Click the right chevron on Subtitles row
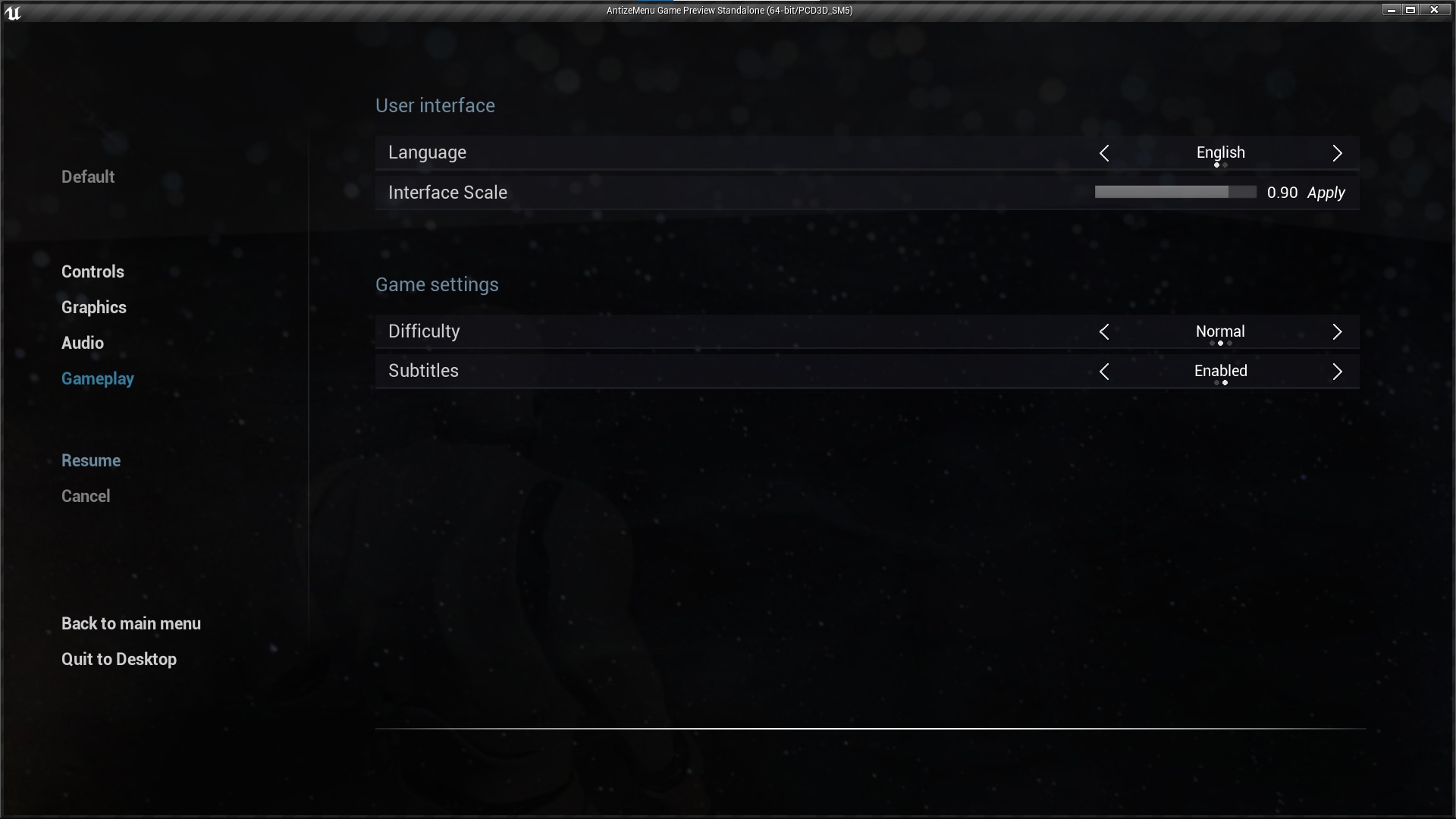1456x819 pixels. (1337, 372)
